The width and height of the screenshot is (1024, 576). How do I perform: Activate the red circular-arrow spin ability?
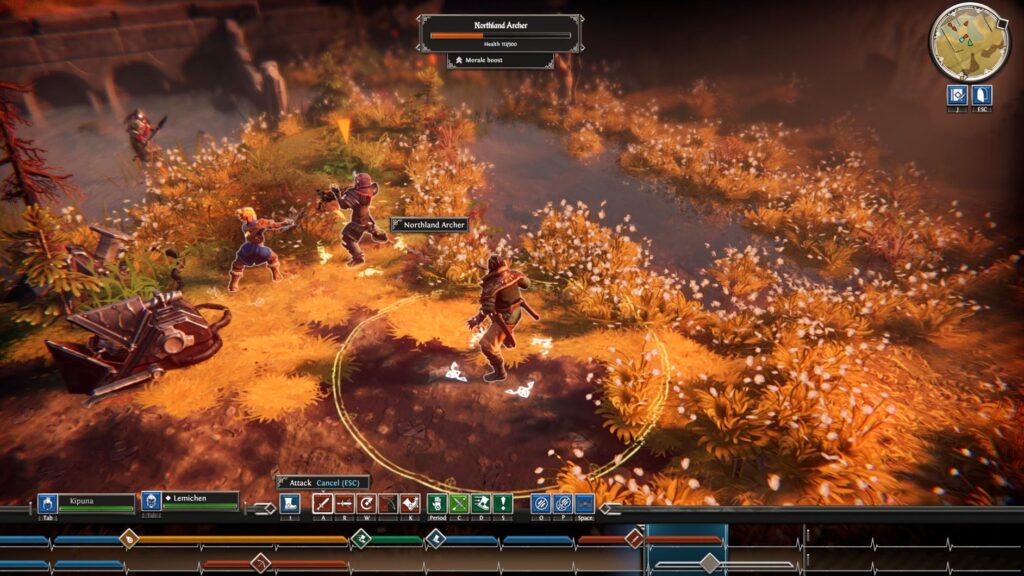[x=367, y=504]
